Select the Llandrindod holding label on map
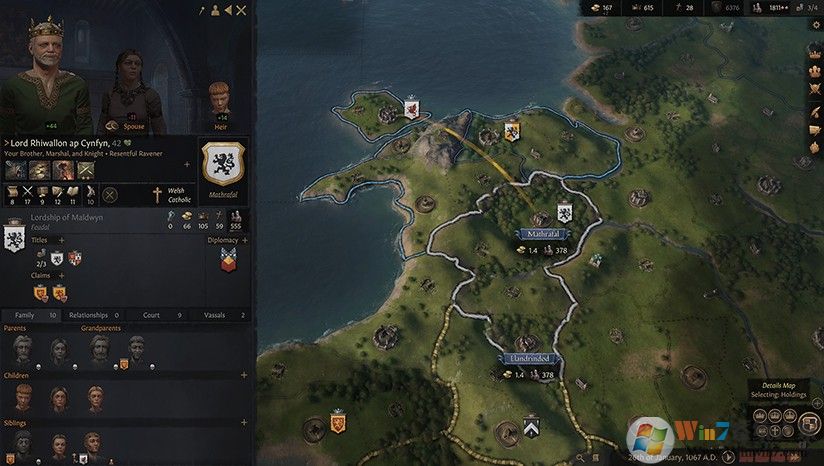Image resolution: width=824 pixels, height=466 pixels. pyautogui.click(x=530, y=359)
